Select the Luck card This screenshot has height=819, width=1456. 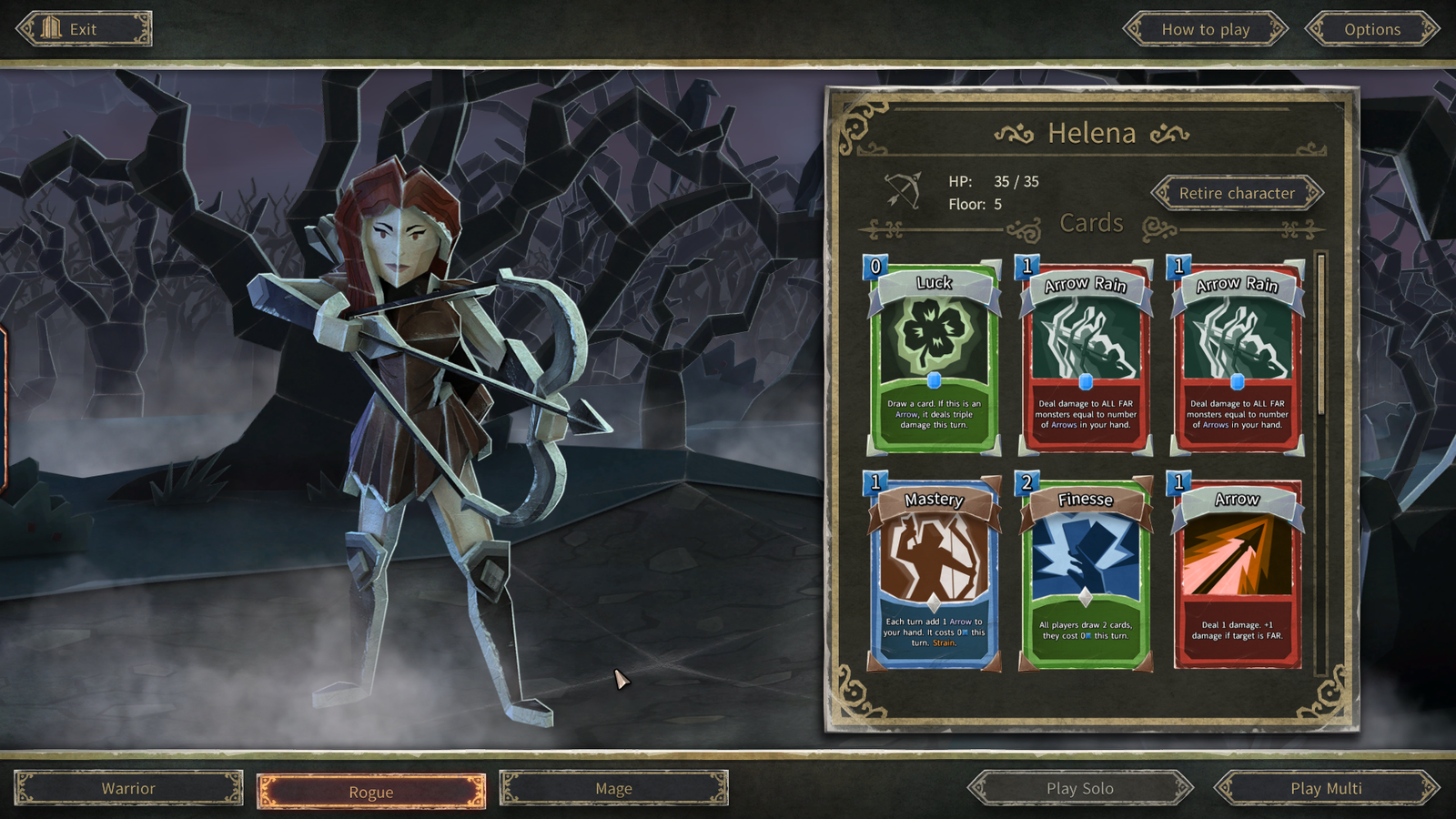[x=934, y=357]
